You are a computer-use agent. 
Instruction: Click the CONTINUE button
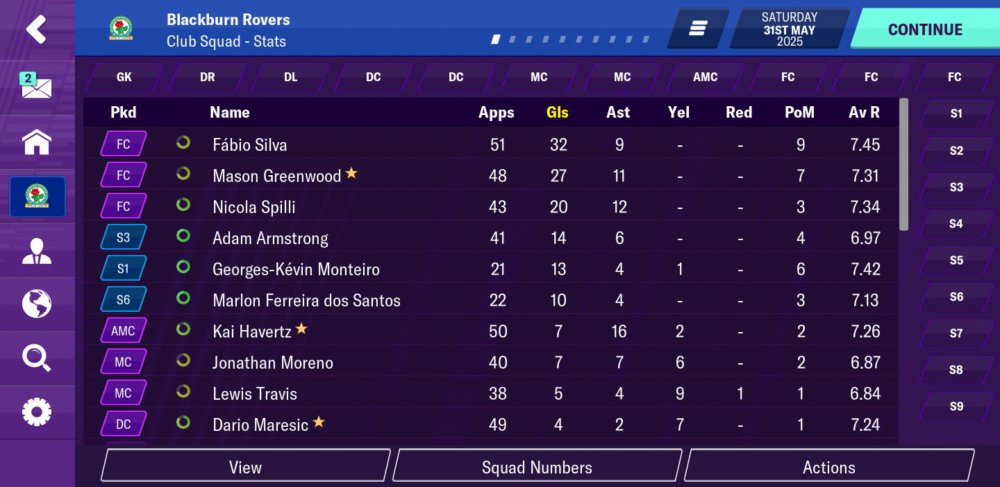[925, 29]
